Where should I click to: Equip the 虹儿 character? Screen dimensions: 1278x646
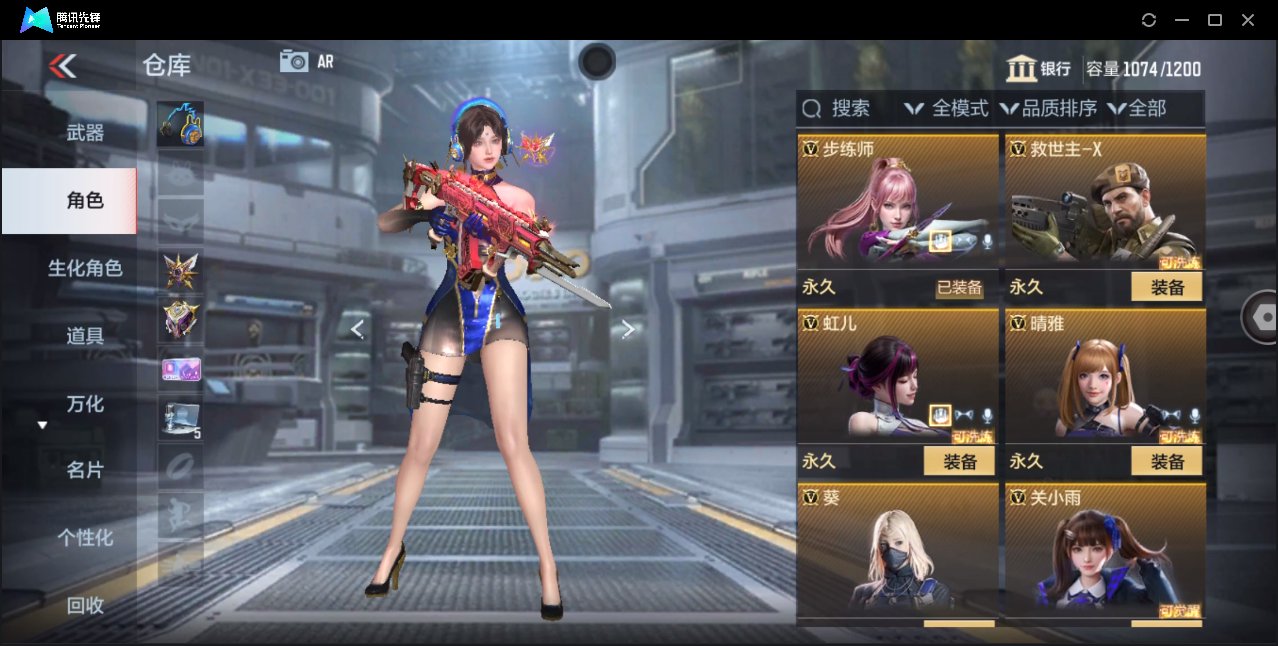click(x=958, y=461)
